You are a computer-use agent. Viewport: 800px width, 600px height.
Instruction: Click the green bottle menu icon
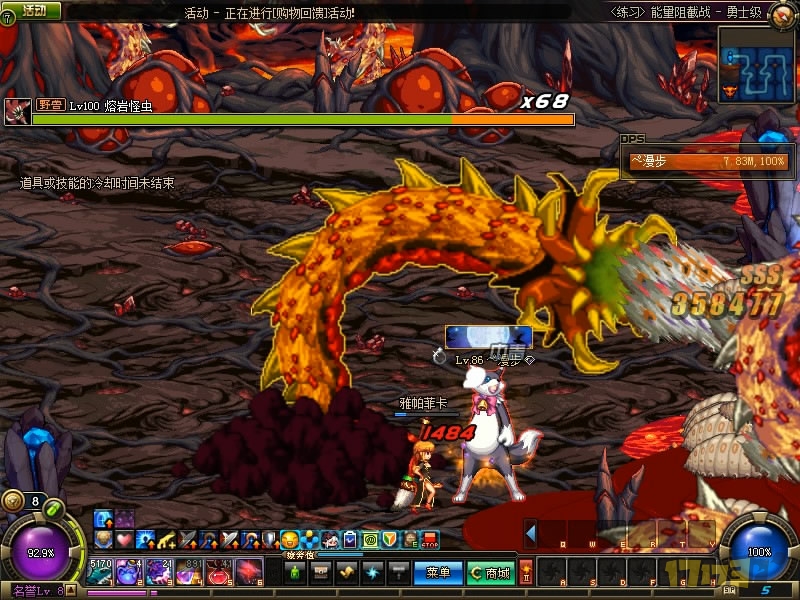pos(296,572)
